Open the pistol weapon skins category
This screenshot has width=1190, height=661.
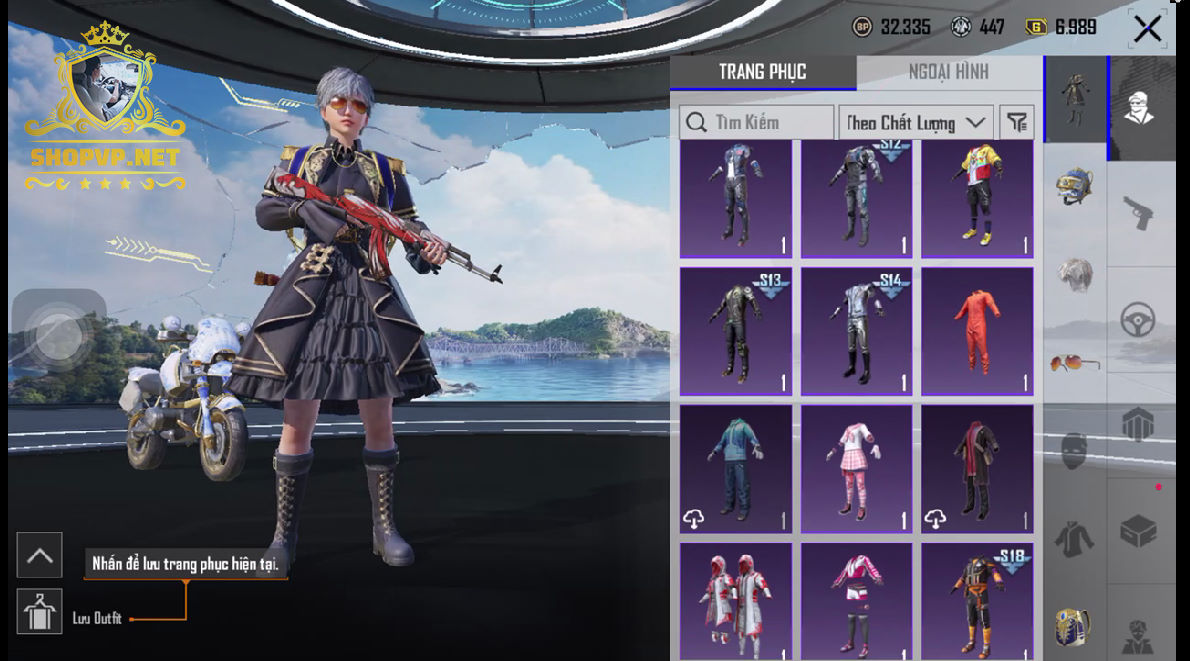coord(1138,212)
